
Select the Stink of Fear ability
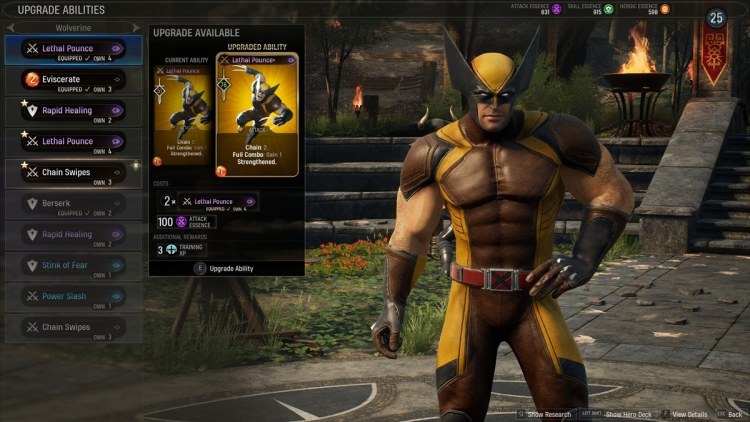[x=72, y=266]
